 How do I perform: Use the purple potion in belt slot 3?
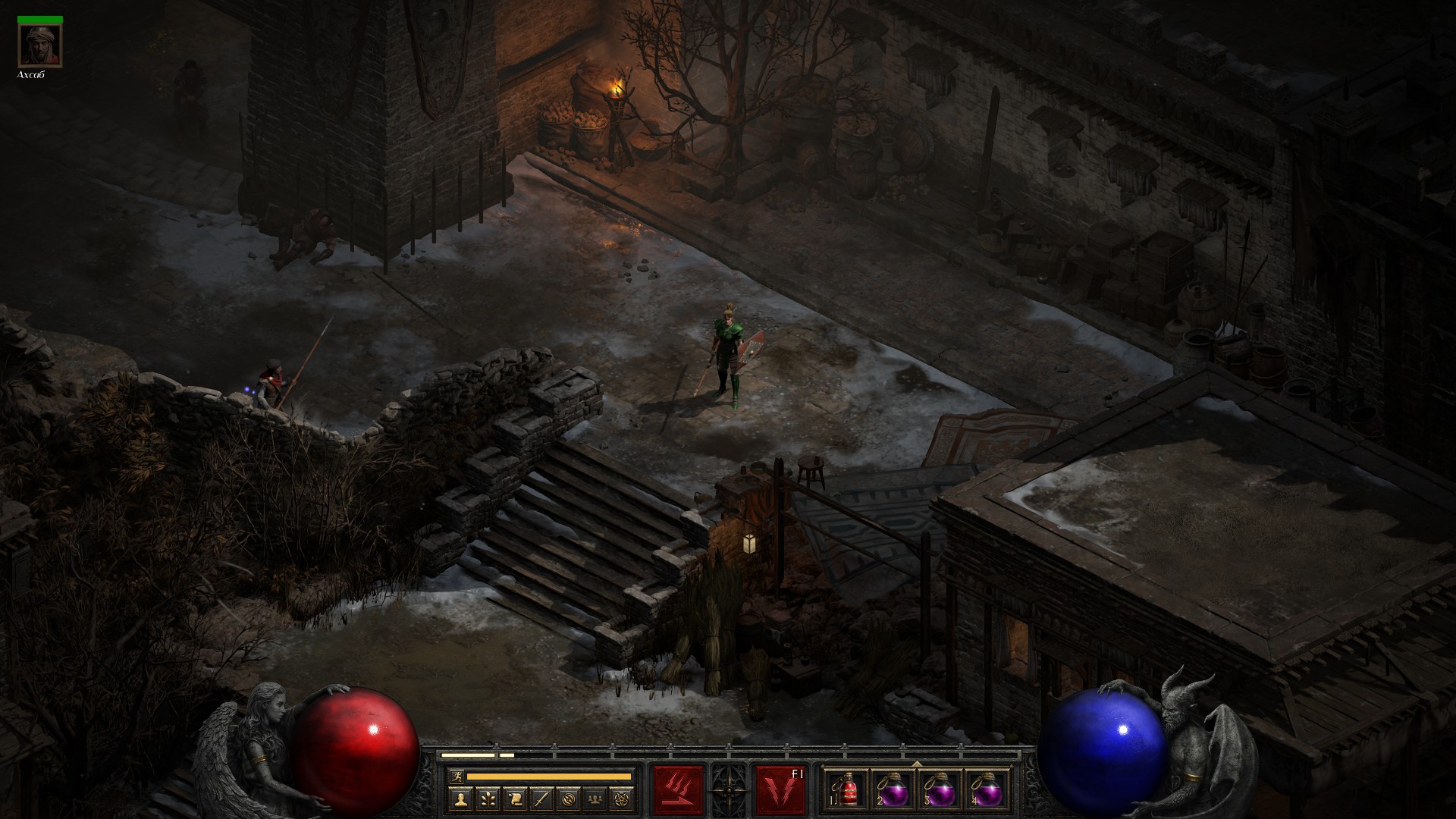point(941,791)
